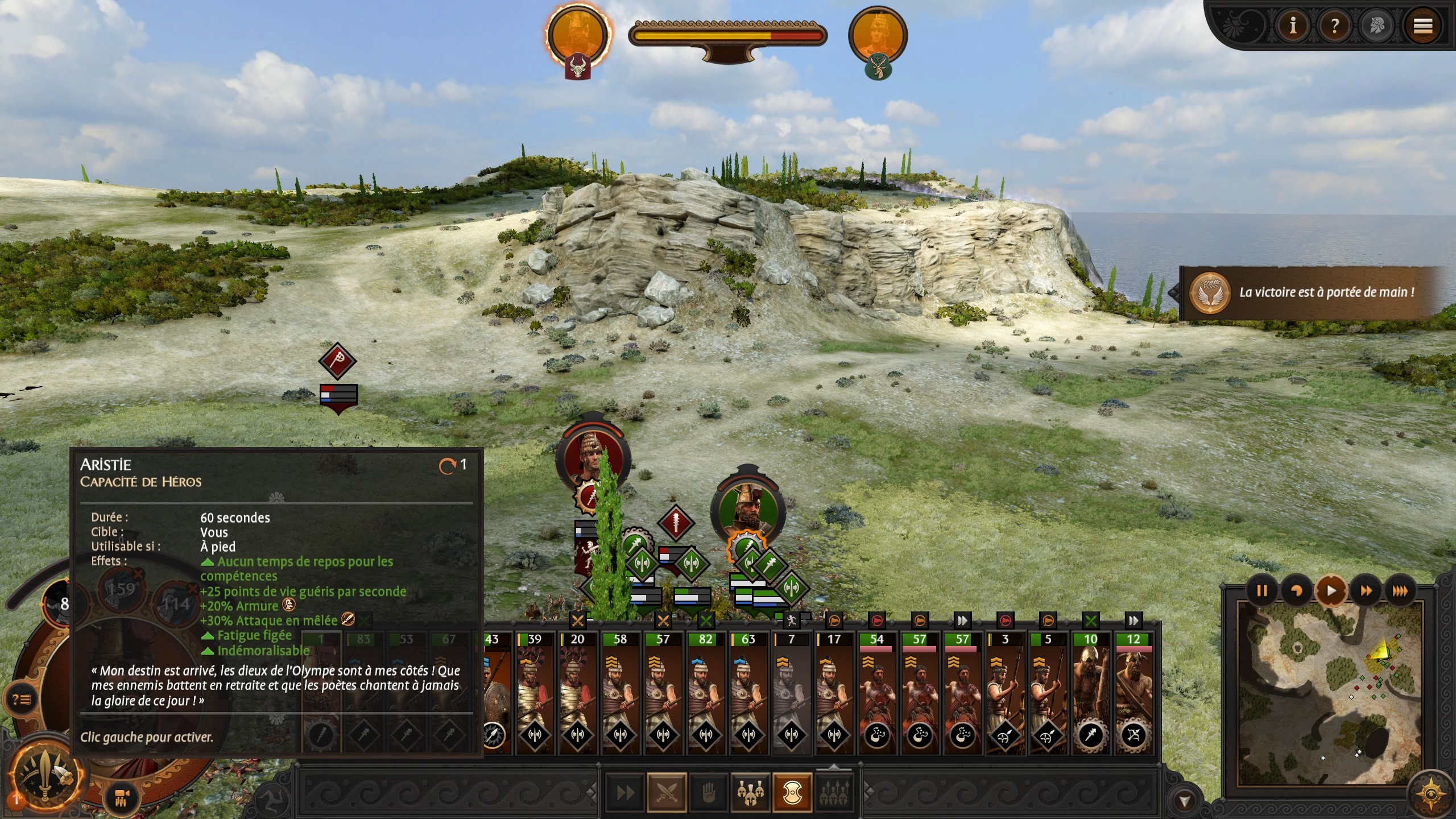The height and width of the screenshot is (819, 1456).
Task: Toggle the crossed swords melee mode button
Action: 667,792
